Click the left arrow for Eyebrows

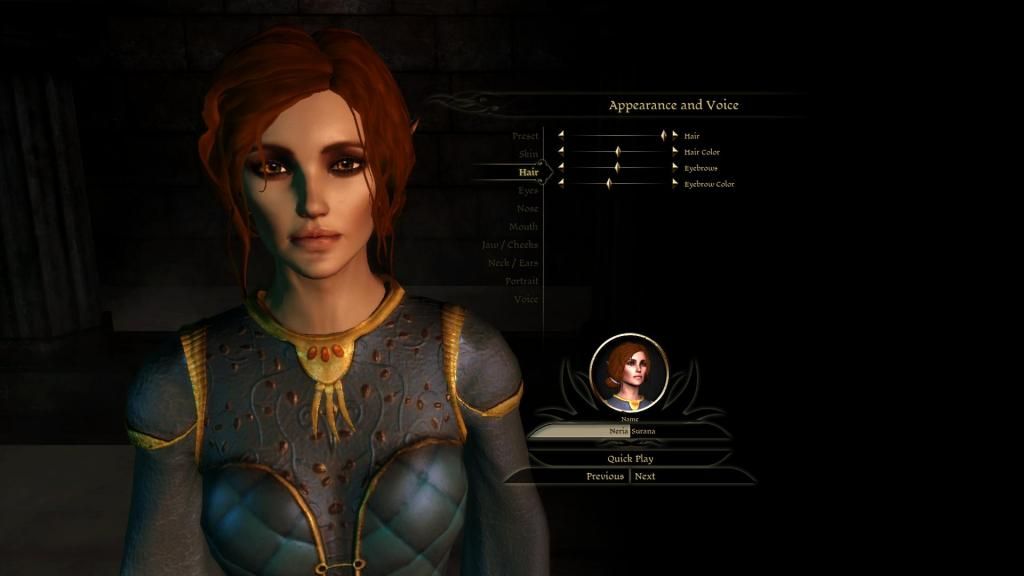click(x=561, y=167)
